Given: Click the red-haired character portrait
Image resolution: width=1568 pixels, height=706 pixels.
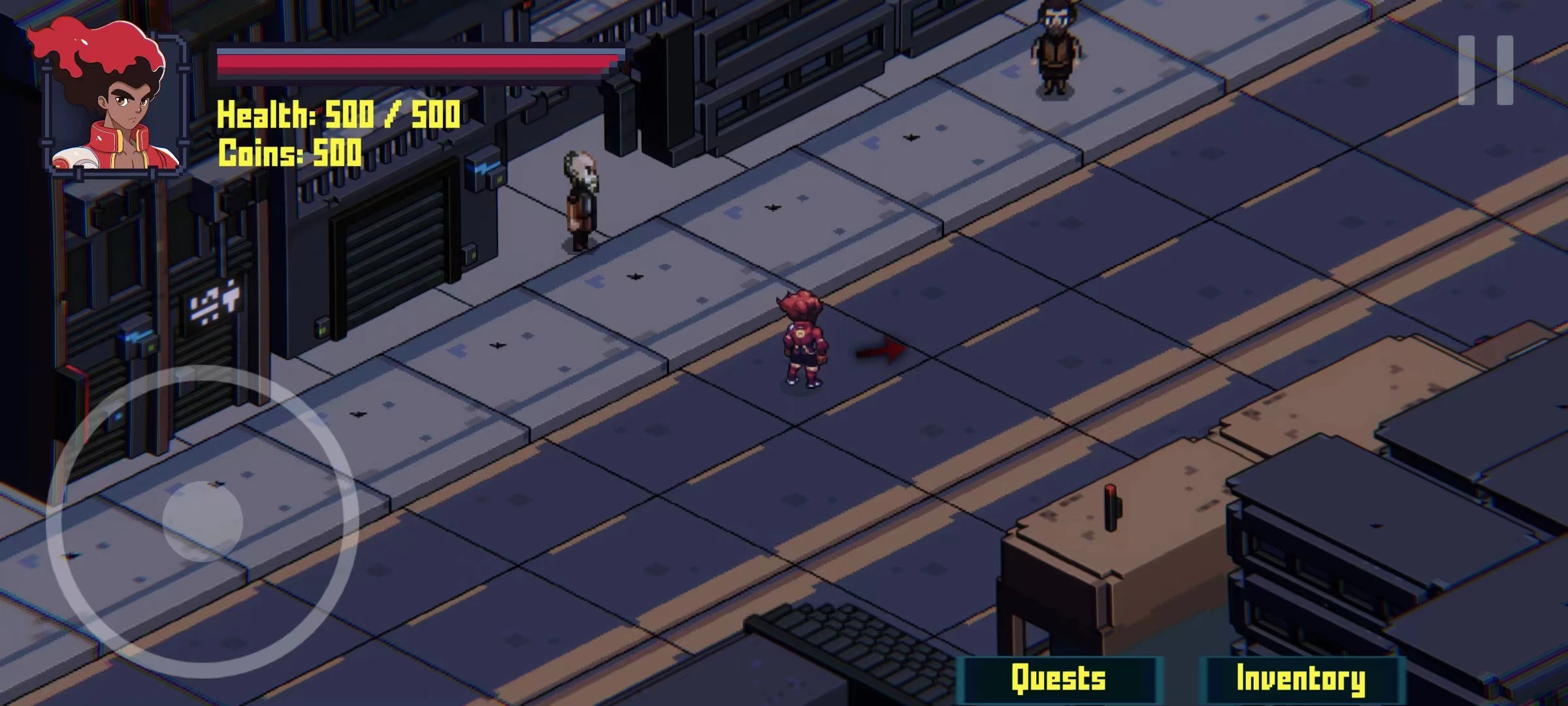Looking at the screenshot, I should click(x=108, y=98).
